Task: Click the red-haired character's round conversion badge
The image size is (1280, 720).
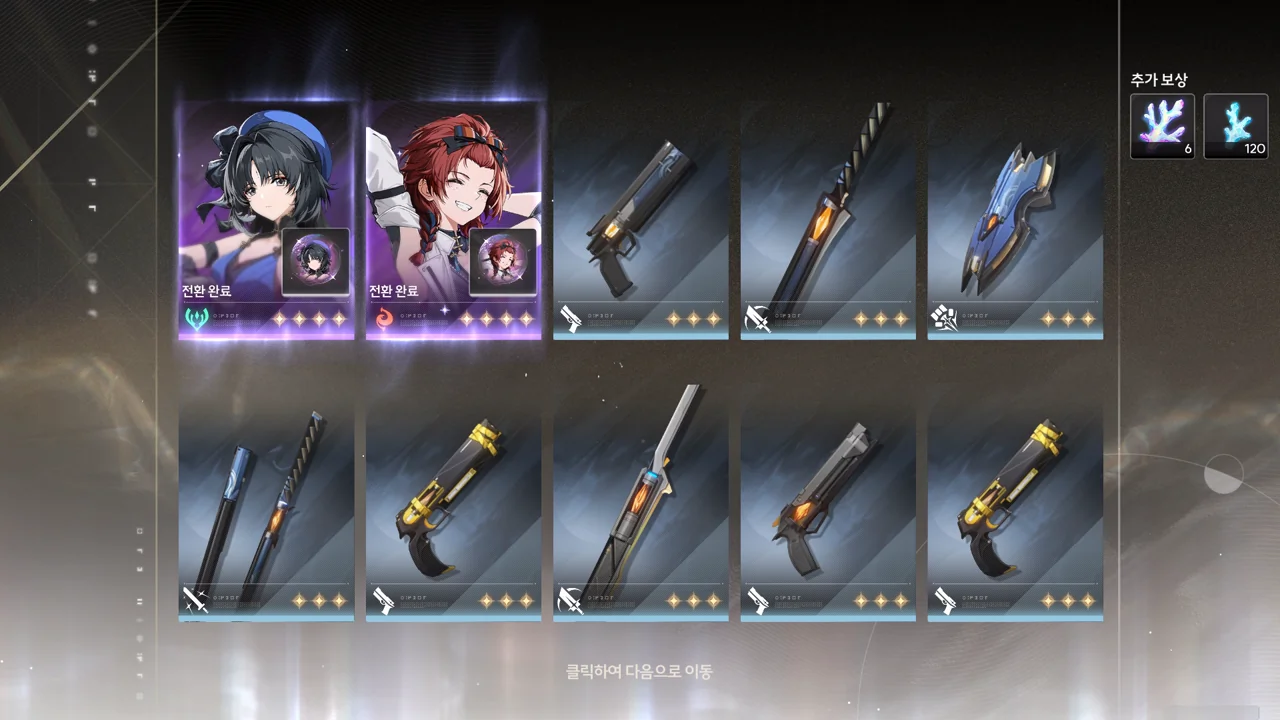Action: point(503,262)
